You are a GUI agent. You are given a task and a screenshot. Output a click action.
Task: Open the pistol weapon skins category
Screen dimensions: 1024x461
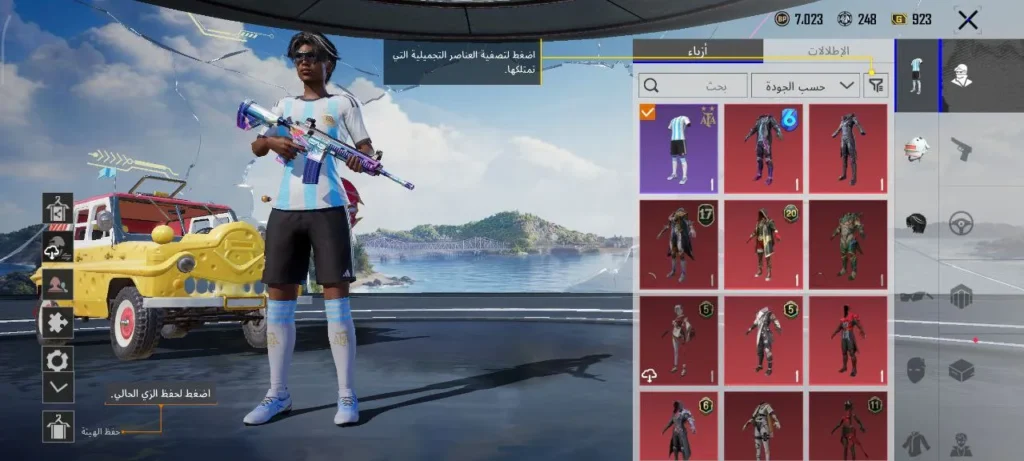coord(961,149)
